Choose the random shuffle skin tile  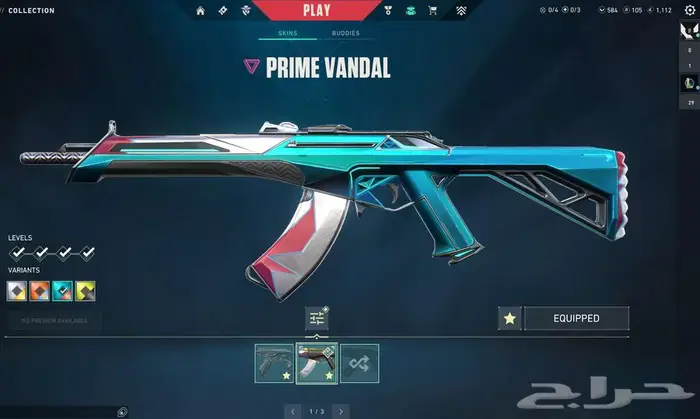pyautogui.click(x=359, y=363)
